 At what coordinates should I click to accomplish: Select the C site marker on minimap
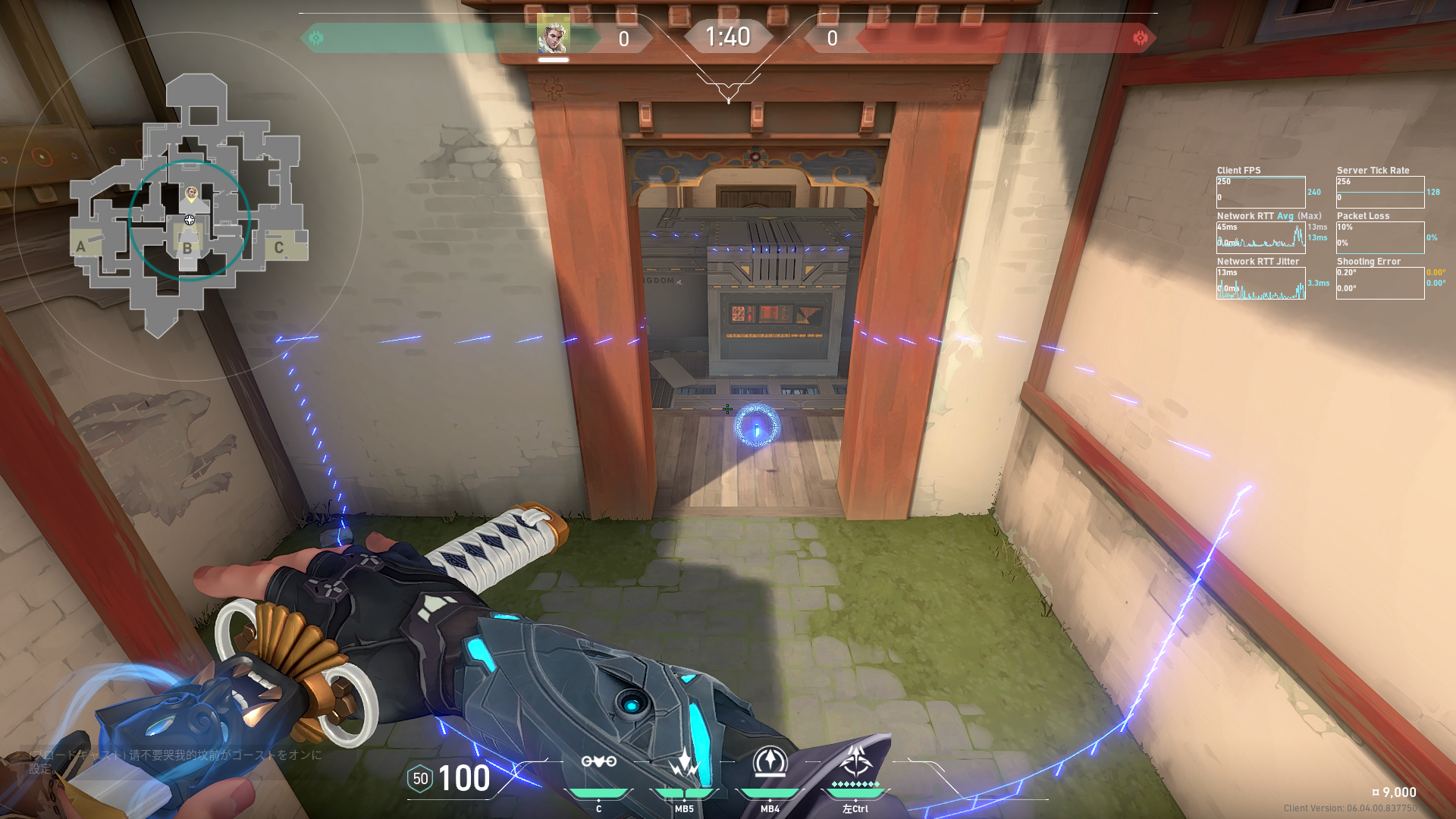coord(279,247)
